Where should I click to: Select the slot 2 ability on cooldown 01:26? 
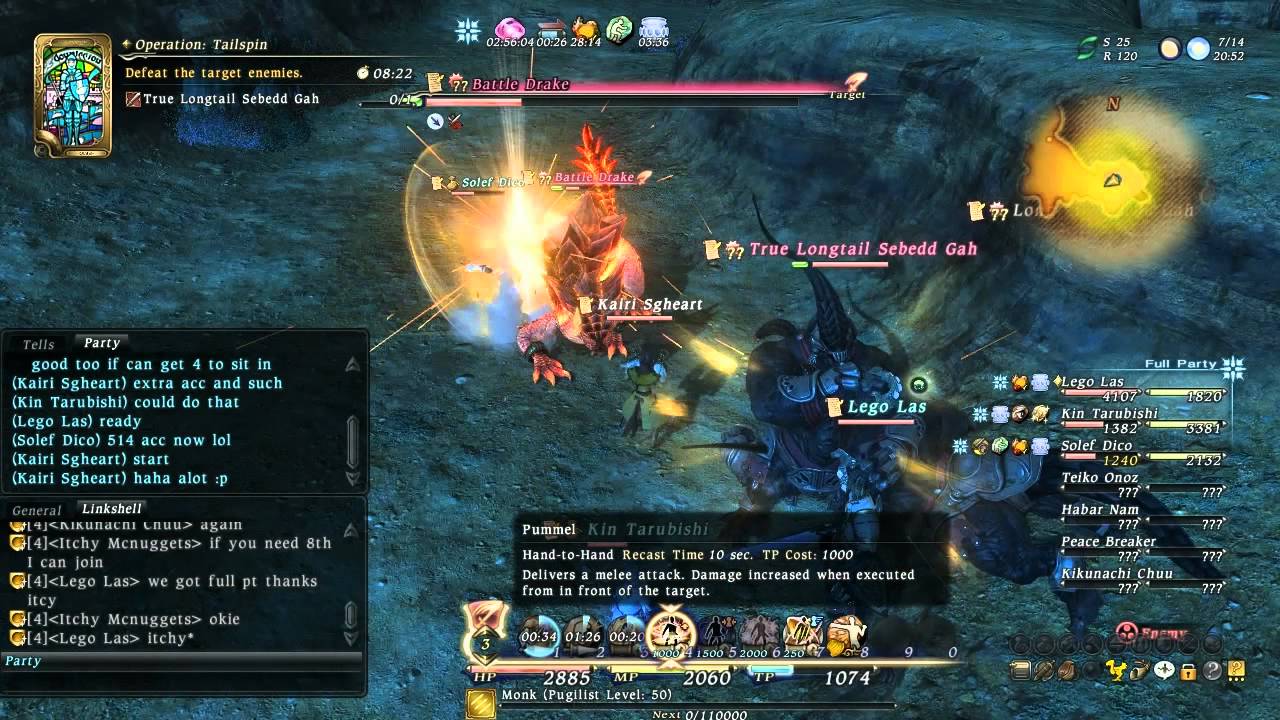tap(582, 635)
